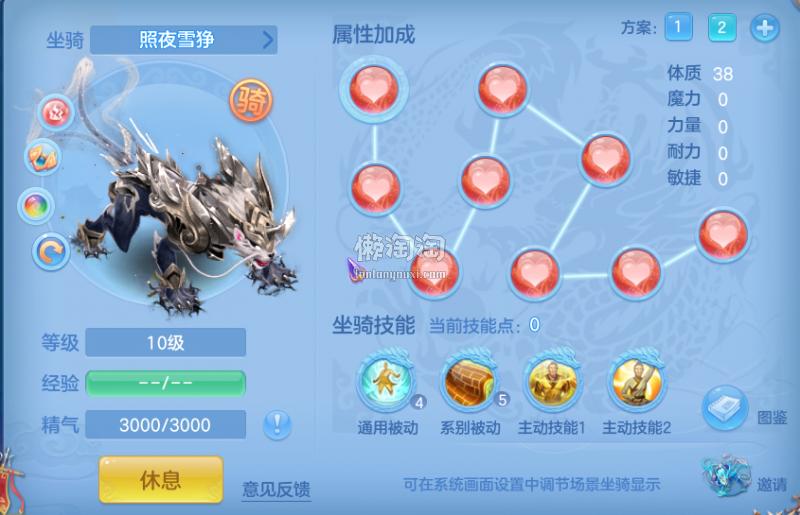Select the red flame icon beside the mount
Image resolution: width=800 pixels, height=515 pixels.
[x=56, y=112]
